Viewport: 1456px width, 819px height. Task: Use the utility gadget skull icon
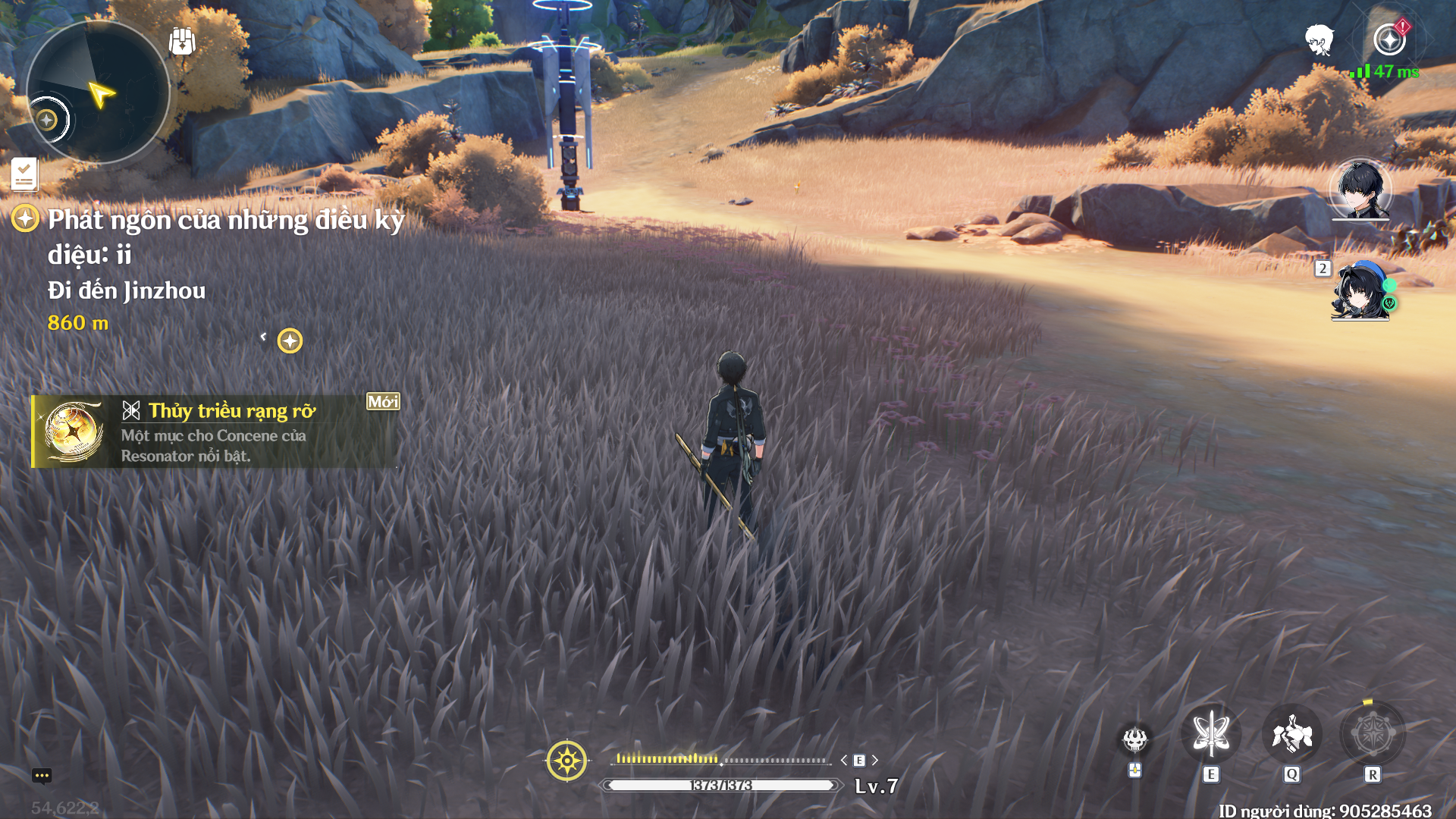[x=1135, y=739]
